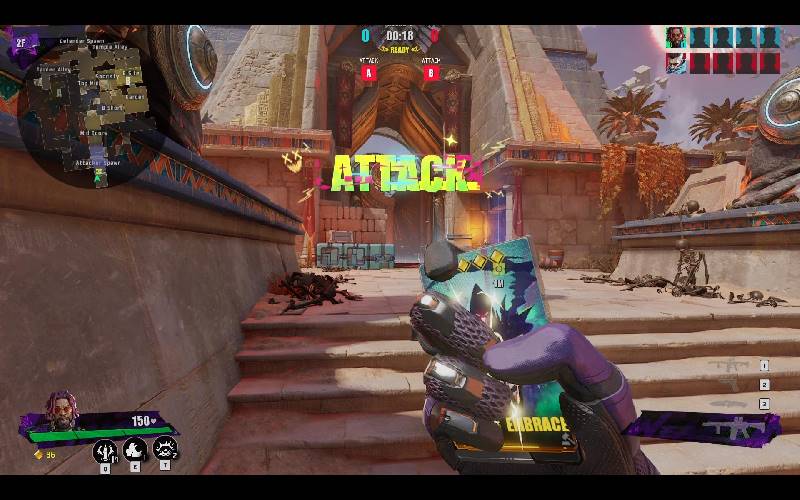The width and height of the screenshot is (800, 500).
Task: Trigger the spider mask ability icon
Action: pos(165,450)
